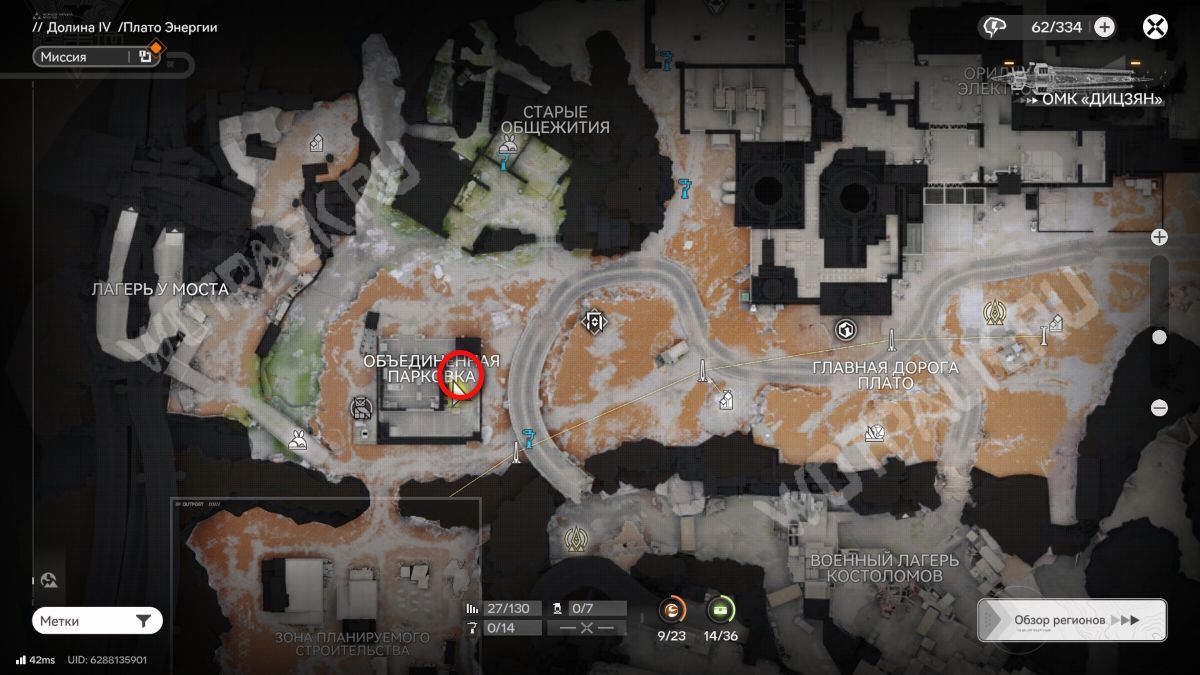Image resolution: width=1200 pixels, height=675 pixels.
Task: Open Обзор регионов region overview
Action: (x=1072, y=620)
